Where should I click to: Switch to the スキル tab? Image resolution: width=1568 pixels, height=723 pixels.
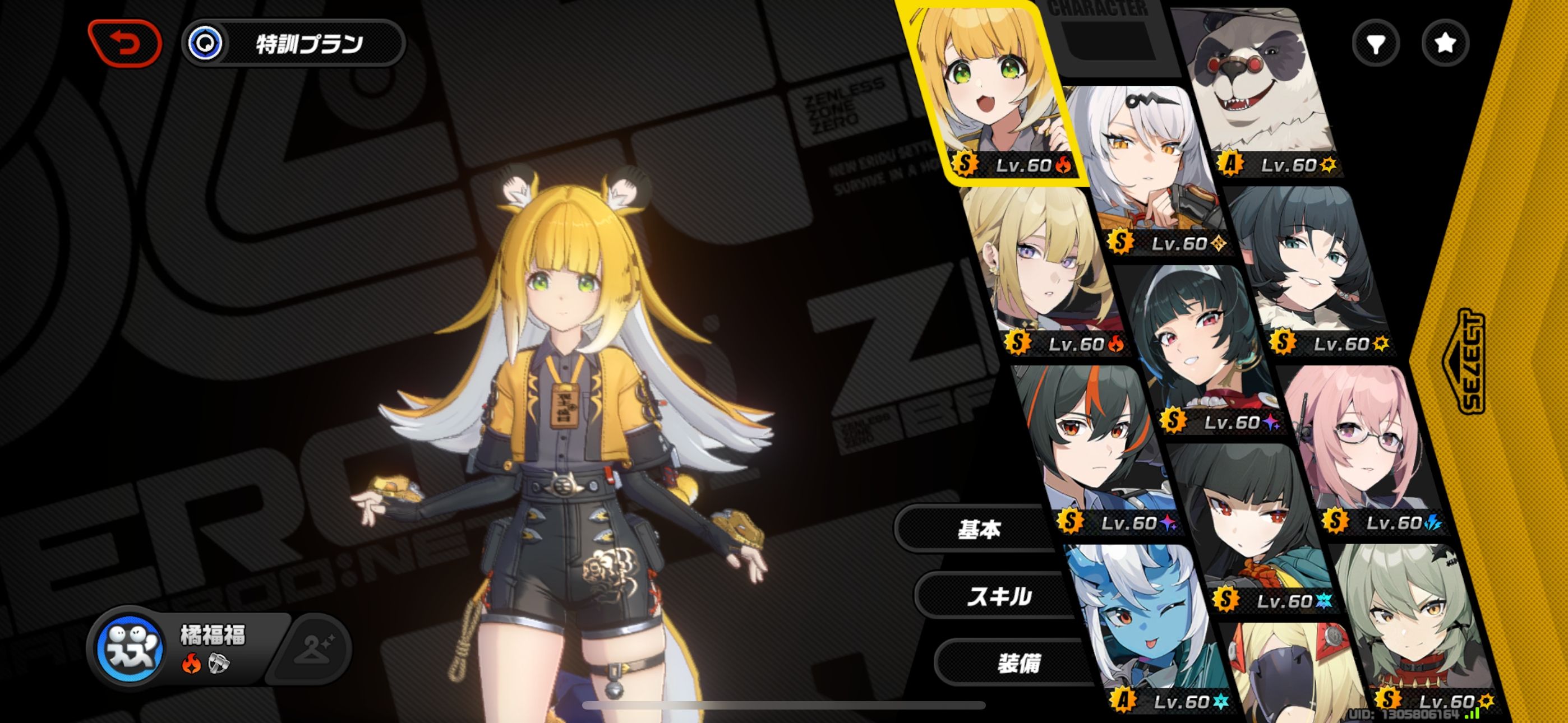pos(999,596)
